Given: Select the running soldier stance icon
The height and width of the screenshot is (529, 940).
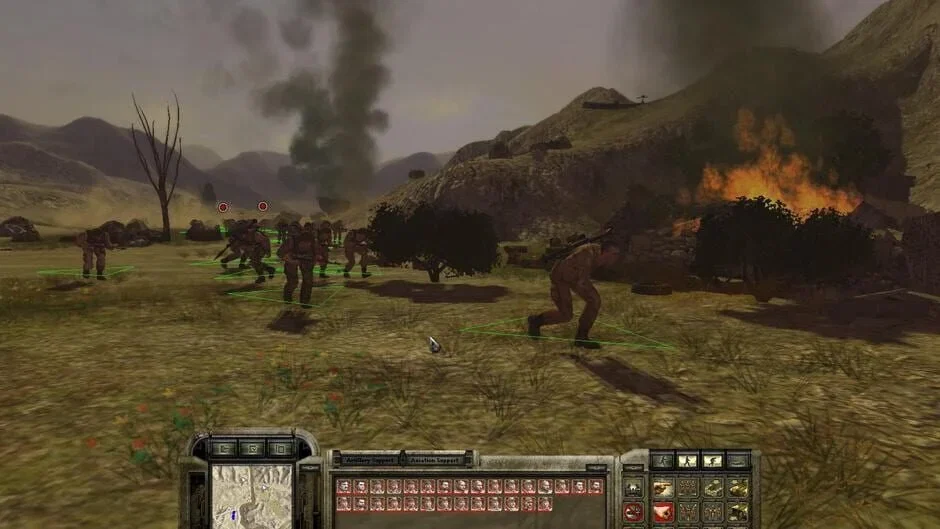Looking at the screenshot, I should click(x=662, y=460).
